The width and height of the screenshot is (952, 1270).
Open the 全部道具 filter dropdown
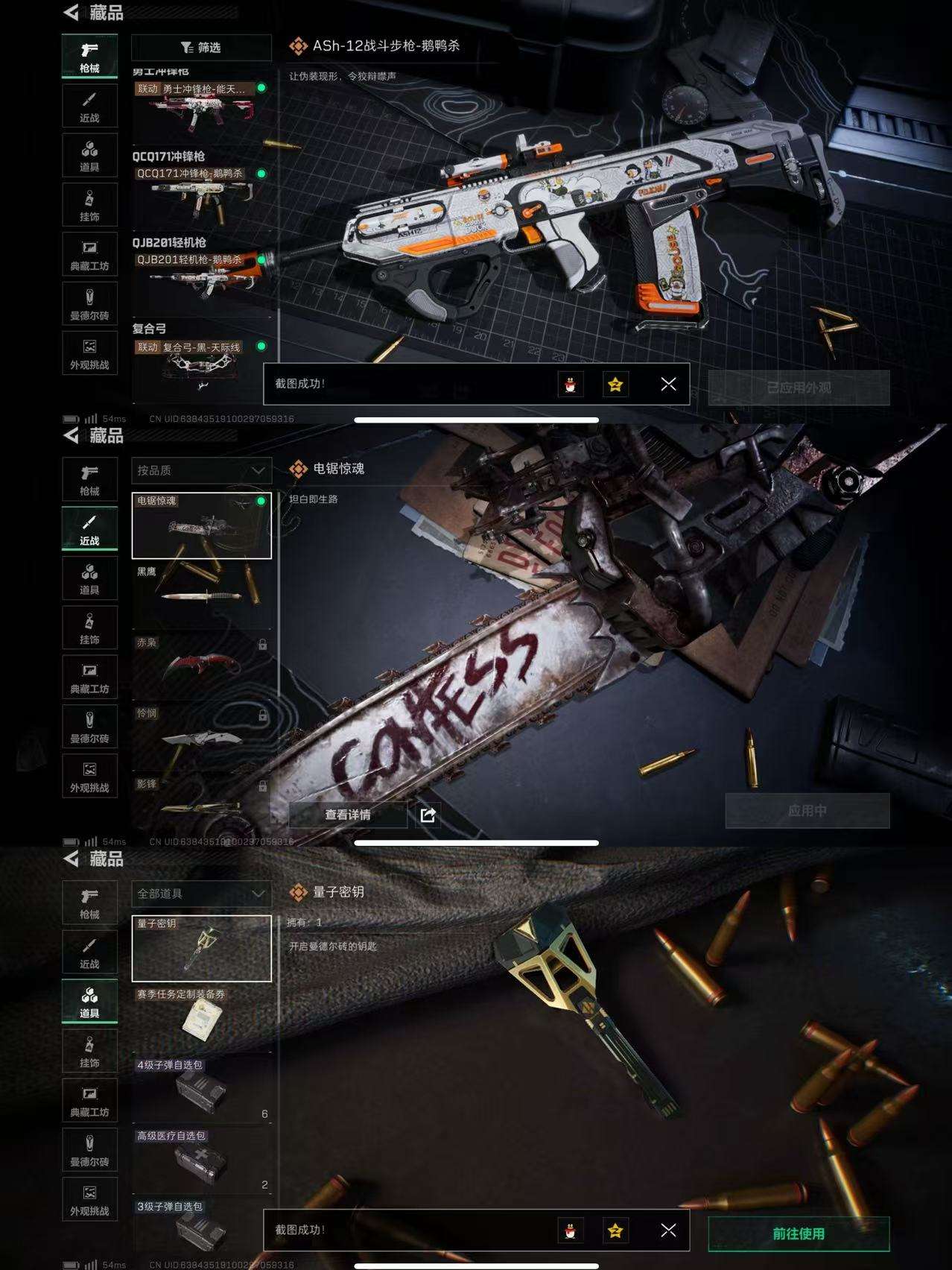click(201, 894)
